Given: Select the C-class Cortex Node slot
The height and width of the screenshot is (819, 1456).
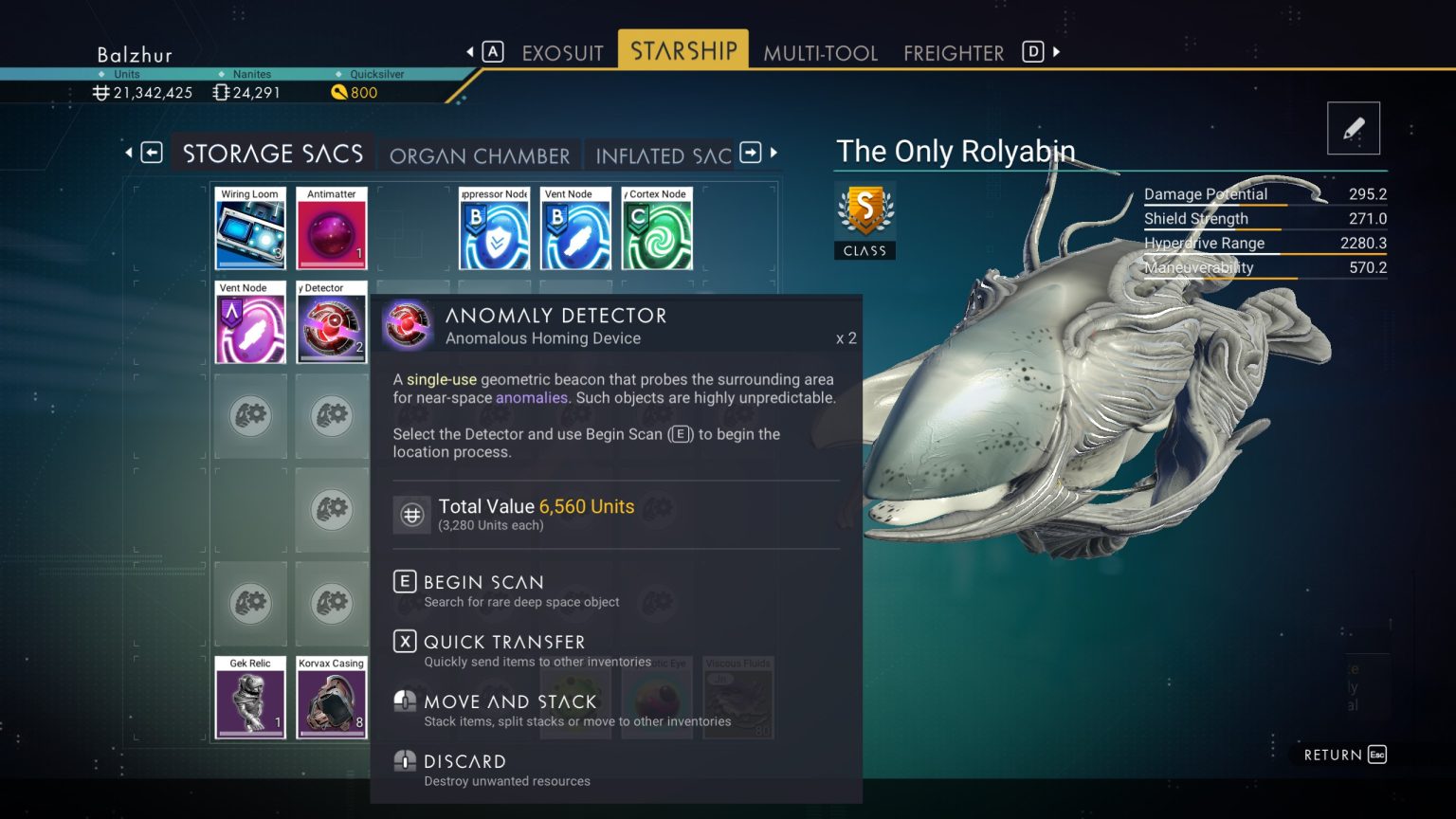Looking at the screenshot, I should pos(657,228).
